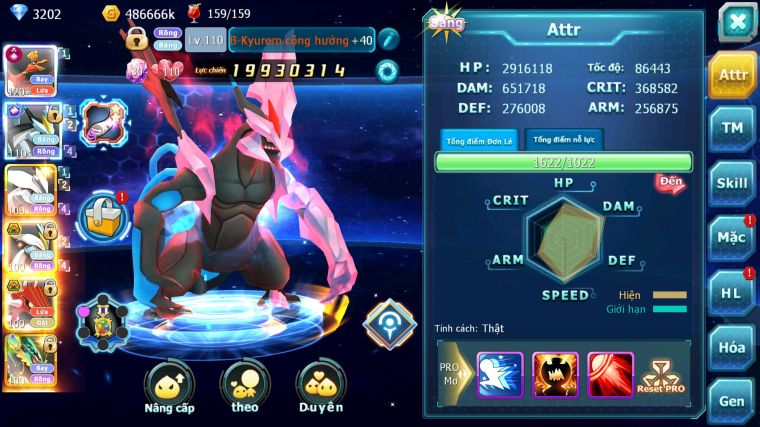
Task: Click the red-flagged padlock slot
Action: tap(102, 215)
